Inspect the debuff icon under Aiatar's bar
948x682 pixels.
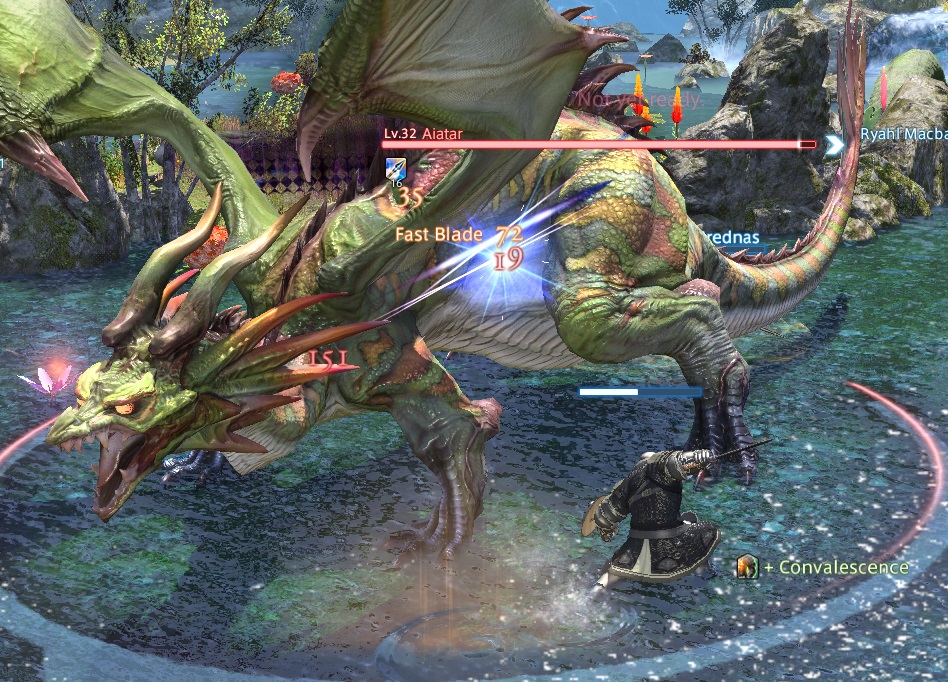tap(395, 169)
